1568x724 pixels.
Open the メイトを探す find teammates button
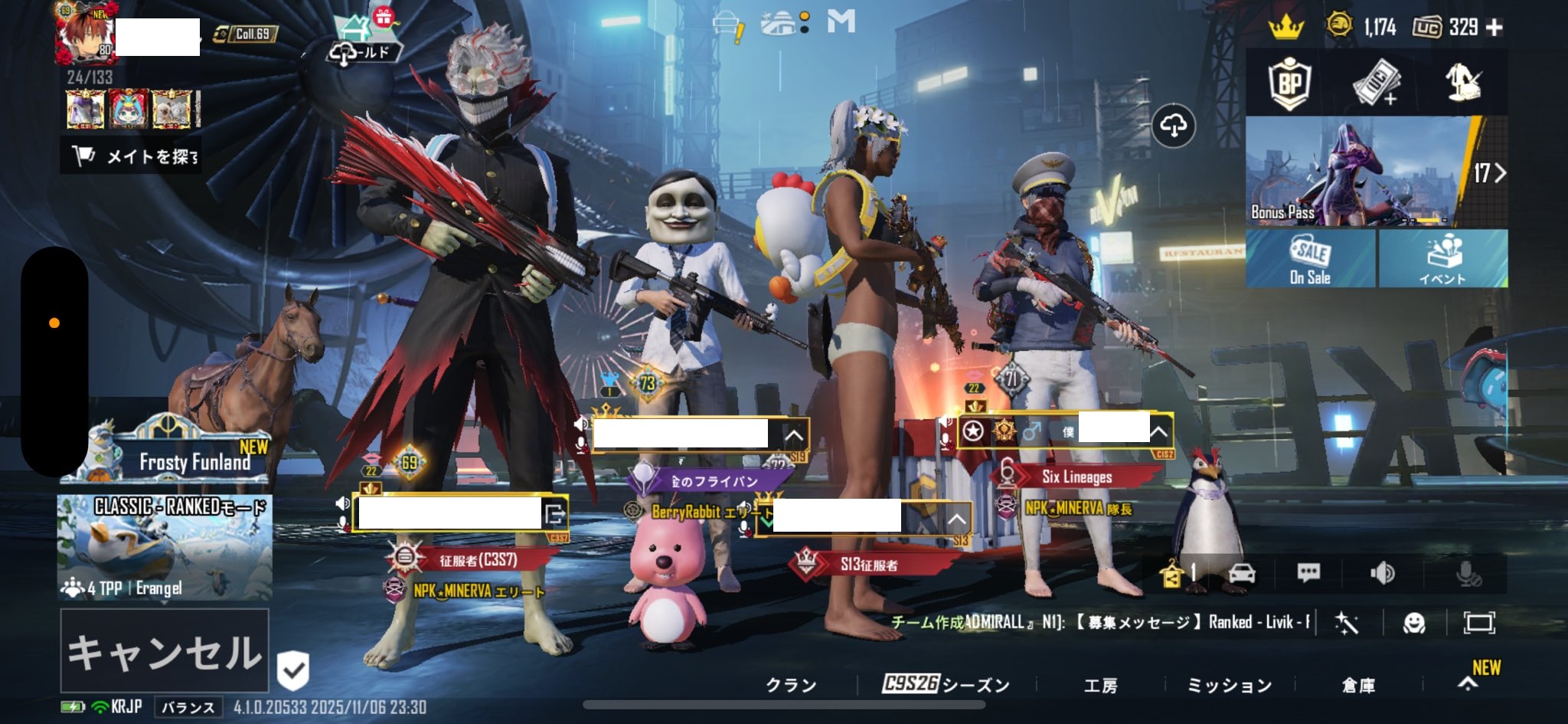[x=132, y=156]
